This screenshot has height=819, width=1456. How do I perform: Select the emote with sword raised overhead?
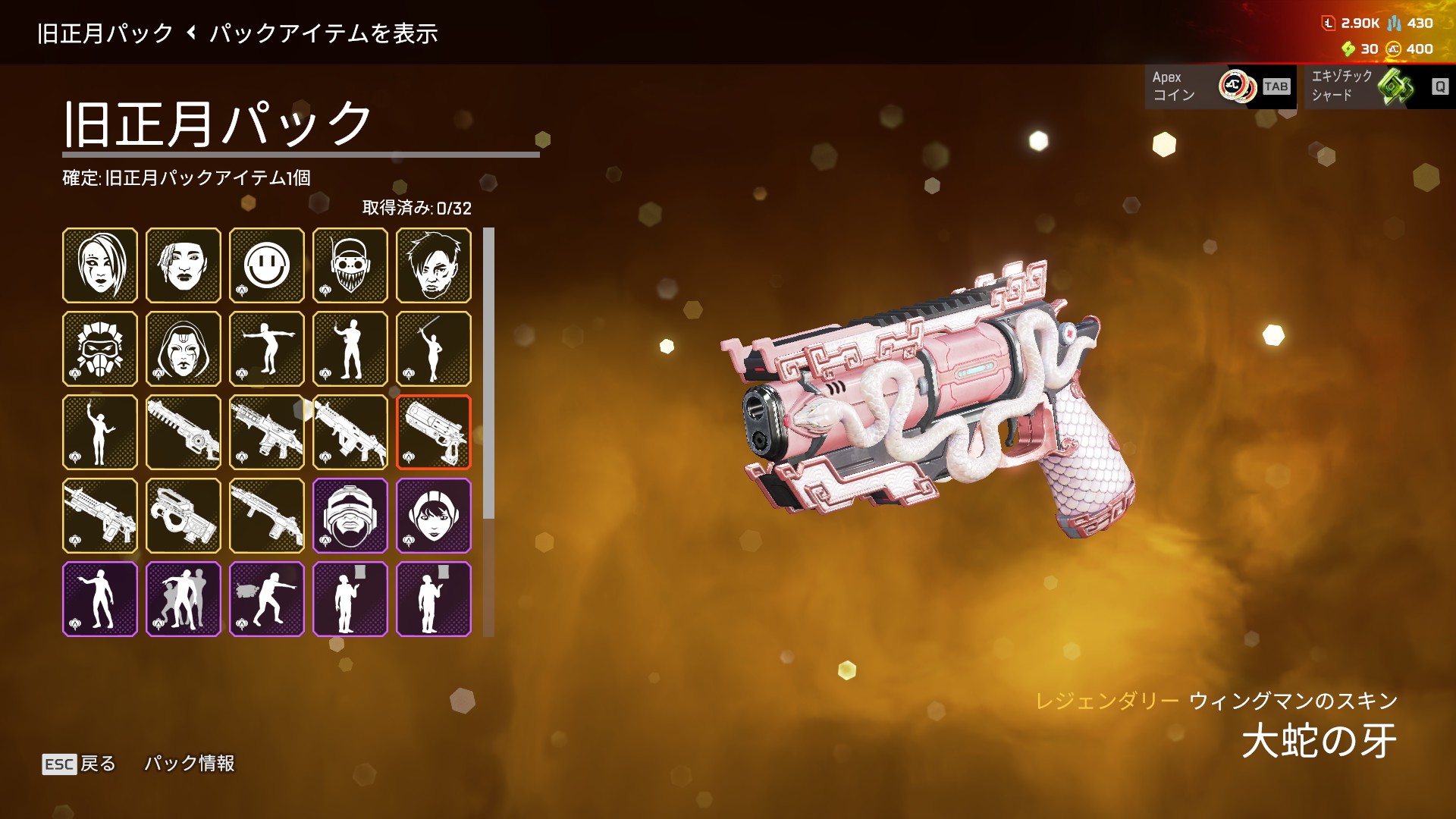[434, 349]
